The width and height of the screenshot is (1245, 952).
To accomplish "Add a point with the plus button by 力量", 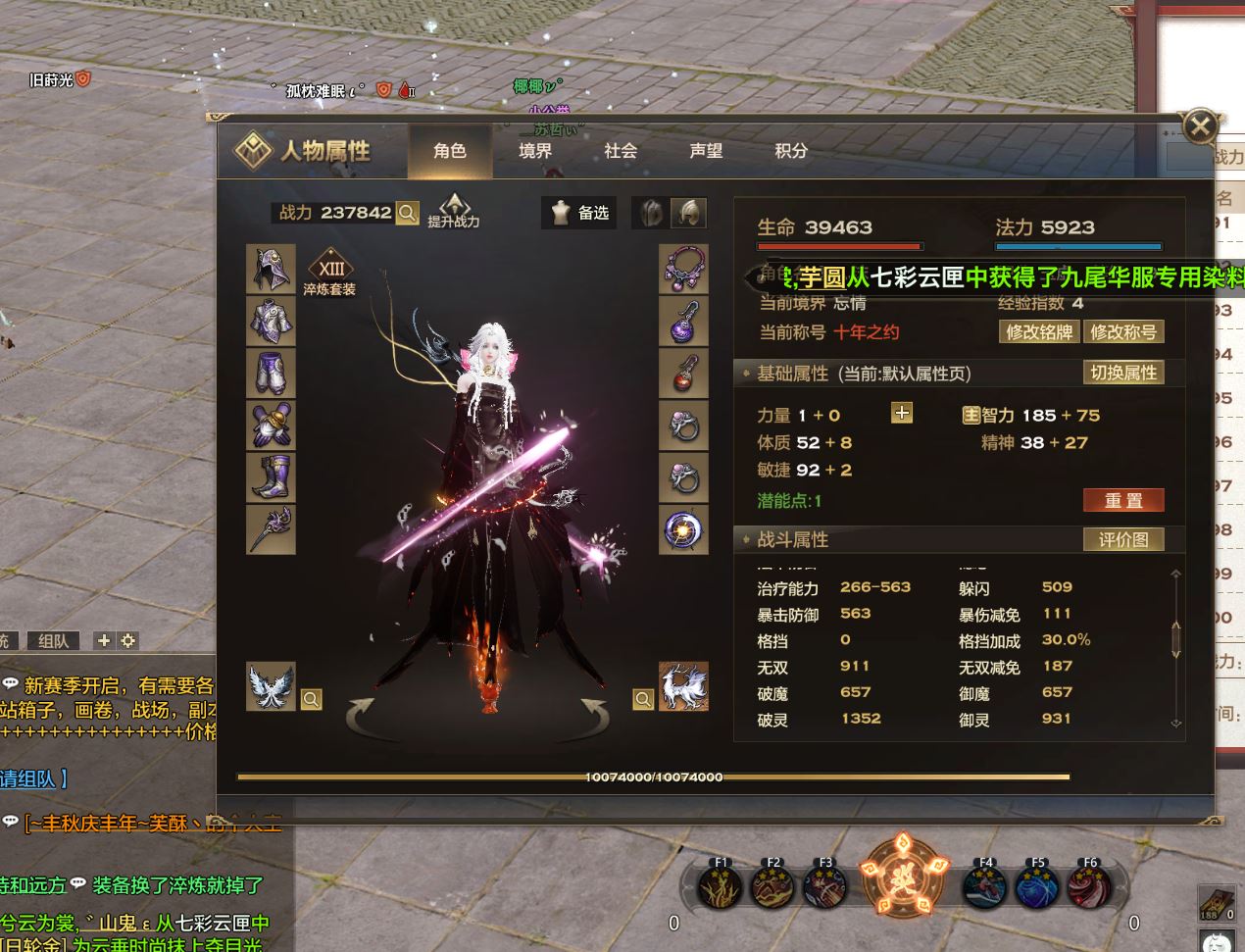I will coord(902,413).
